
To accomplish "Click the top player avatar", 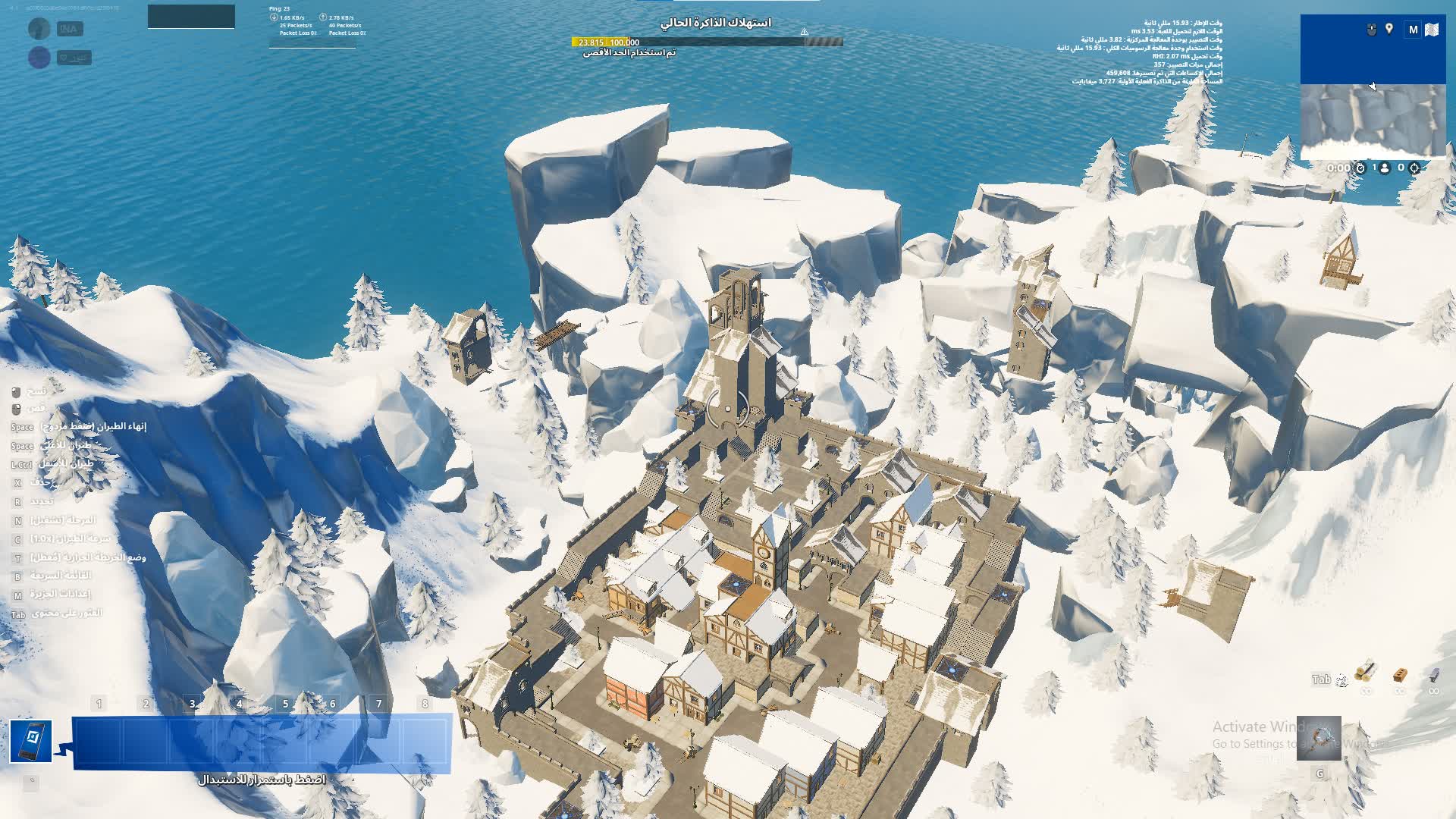I will [39, 29].
